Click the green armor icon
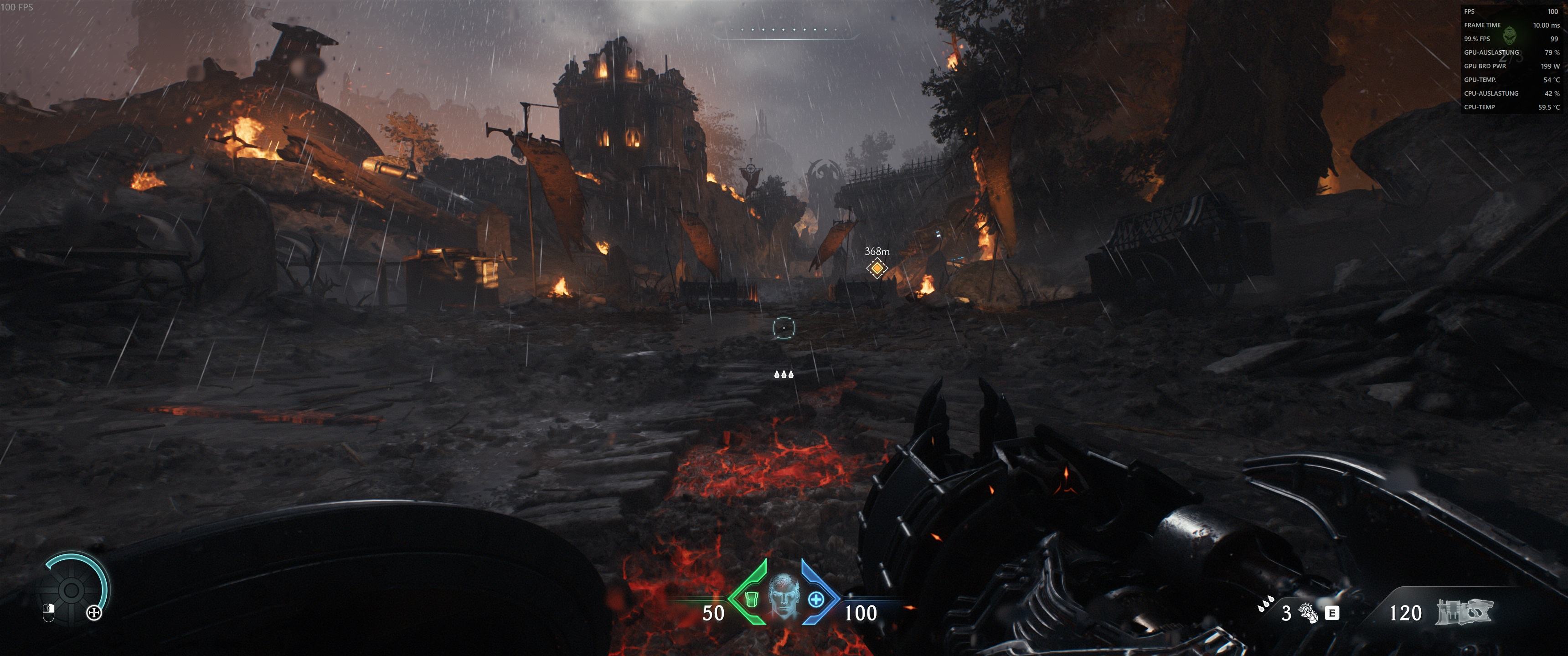Image resolution: width=1568 pixels, height=656 pixels. tap(751, 600)
